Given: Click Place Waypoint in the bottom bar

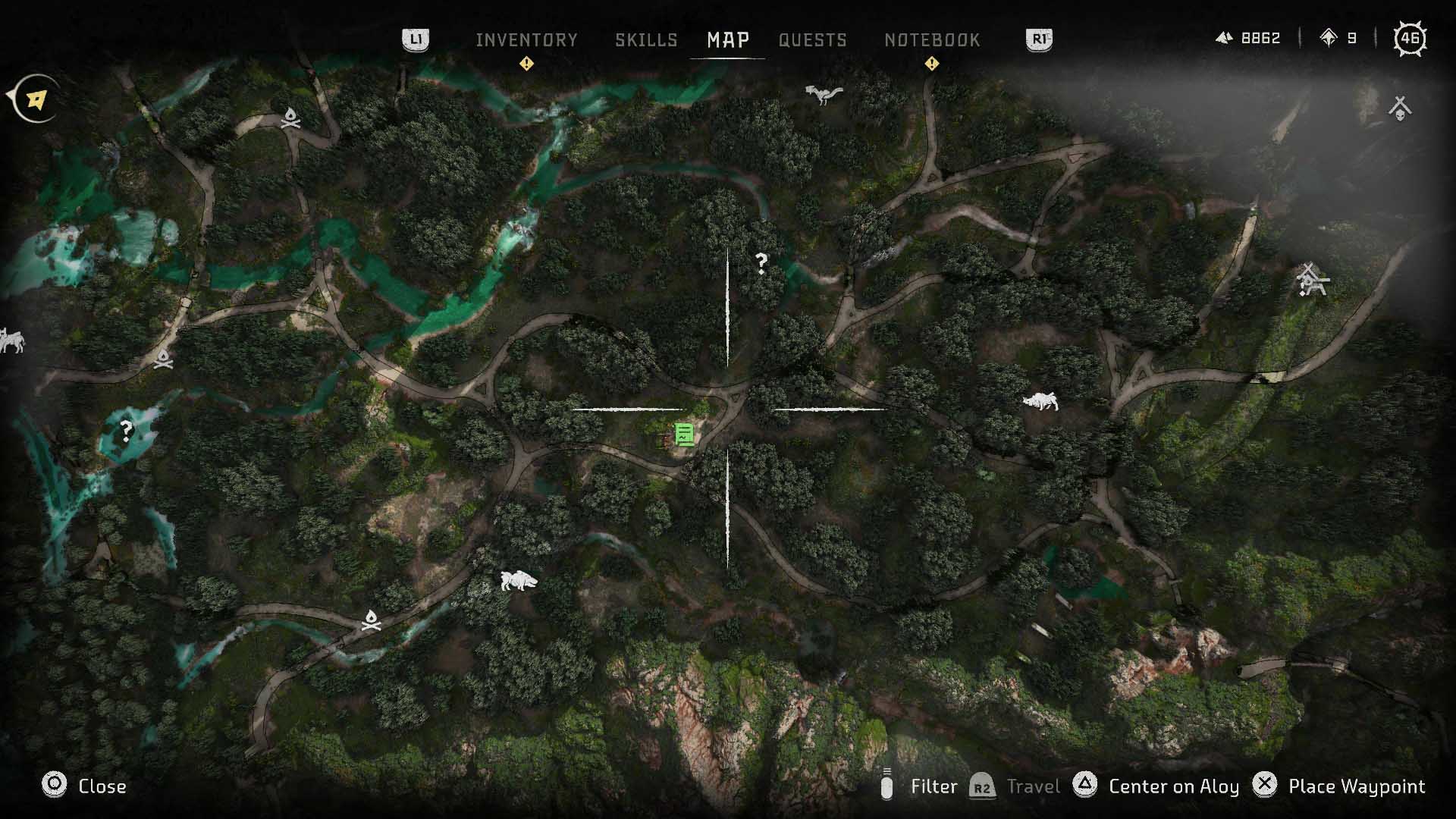Looking at the screenshot, I should coord(1357,786).
